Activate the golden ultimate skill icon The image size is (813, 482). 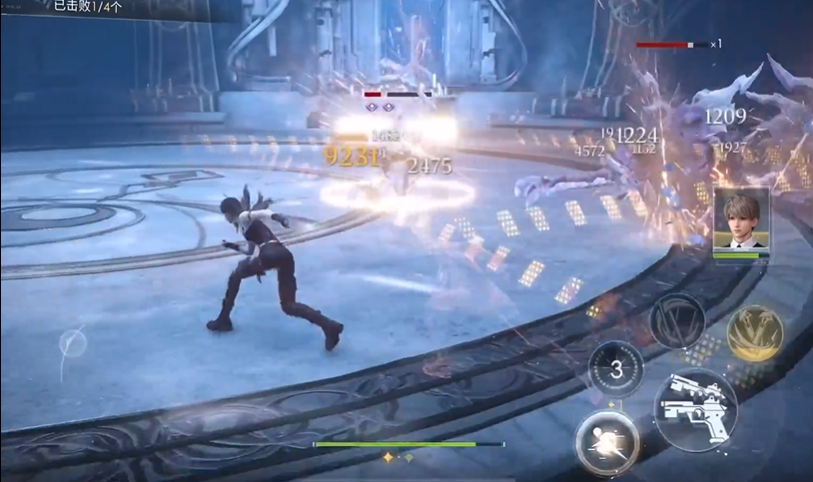[x=755, y=333]
